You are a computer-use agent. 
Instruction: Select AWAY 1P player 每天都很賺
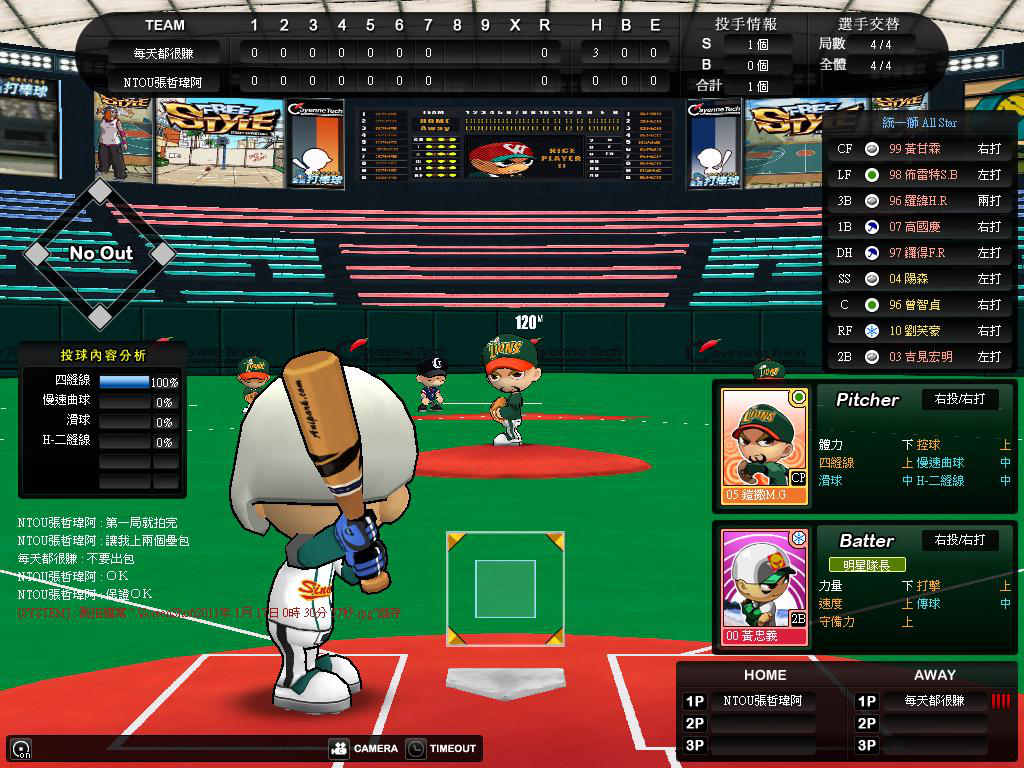pos(933,701)
